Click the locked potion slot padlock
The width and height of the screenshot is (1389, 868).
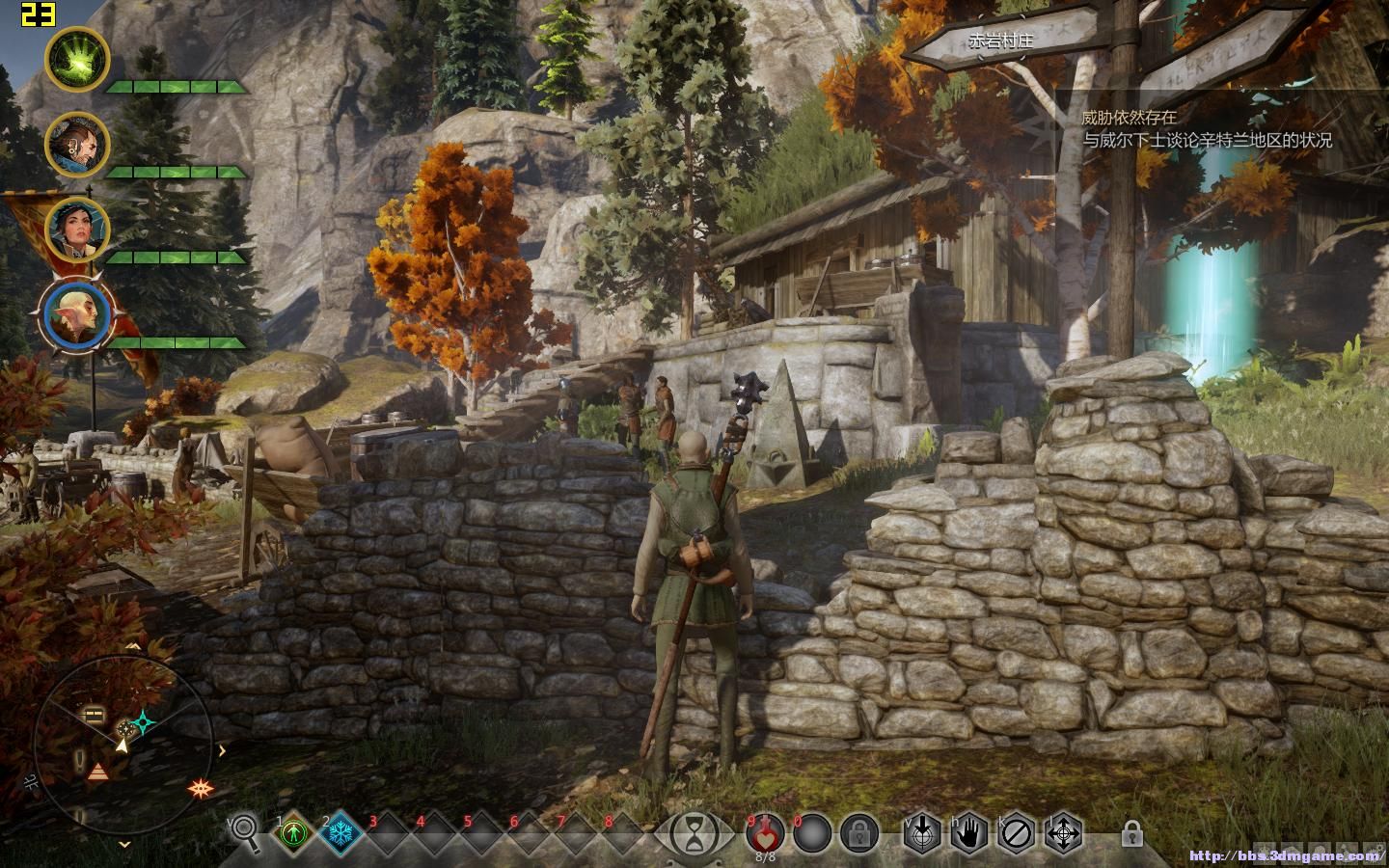tap(858, 831)
